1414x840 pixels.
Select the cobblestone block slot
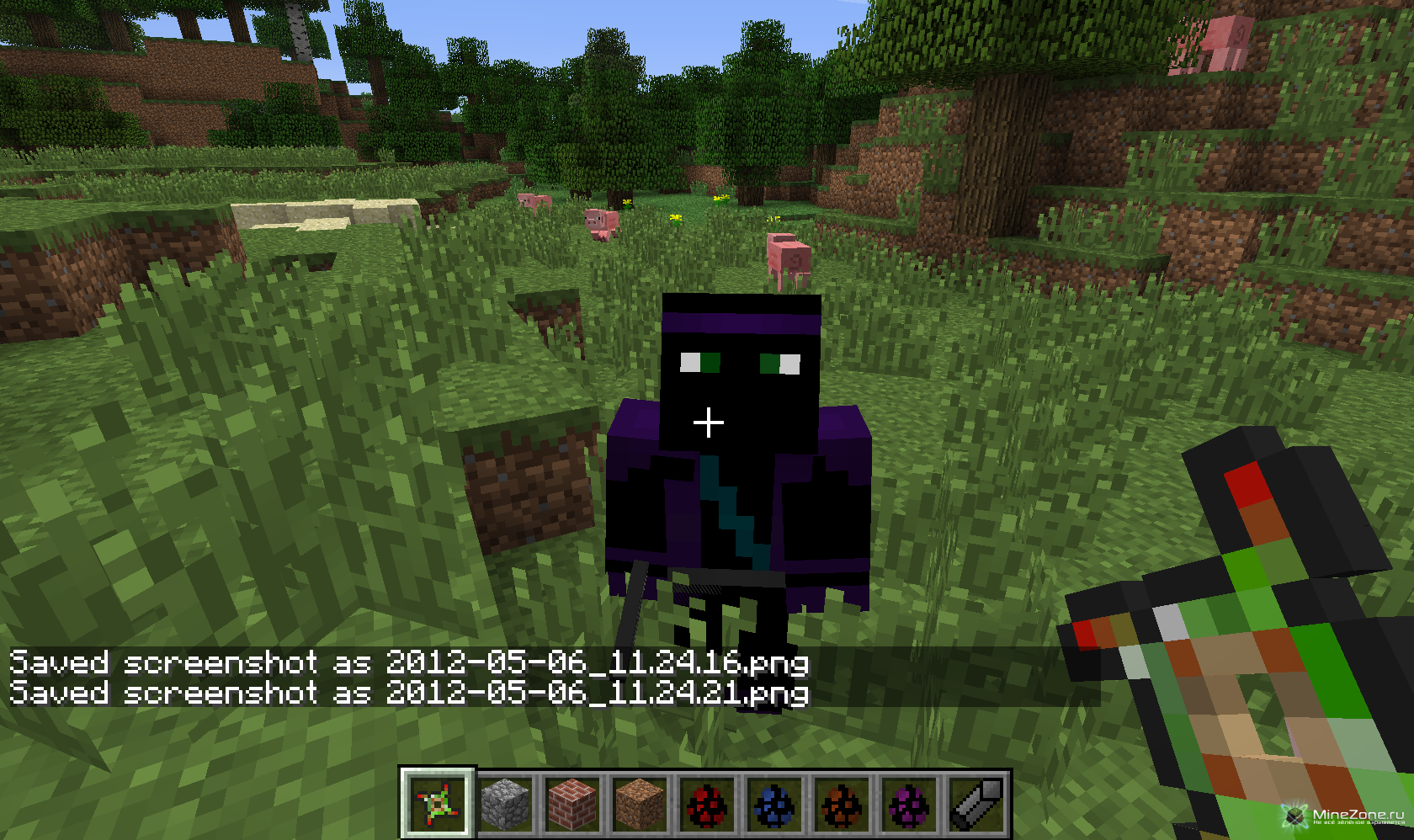[505, 803]
